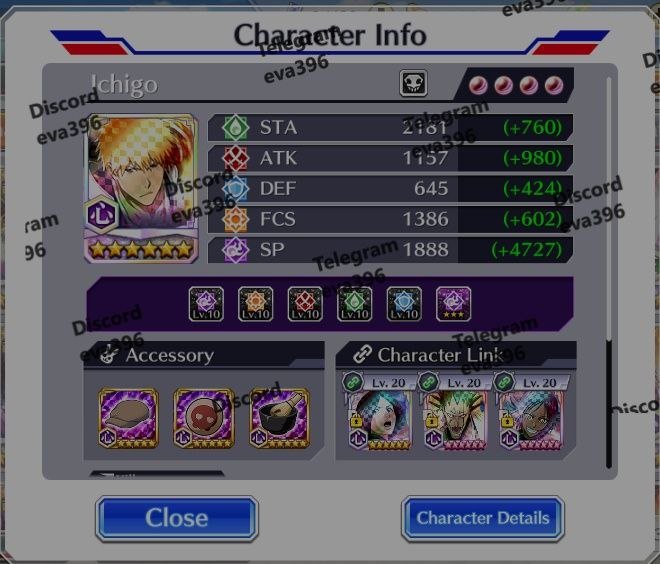The width and height of the screenshot is (660, 564).
Task: Select the black bowl and whisk accessory
Action: 278,417
